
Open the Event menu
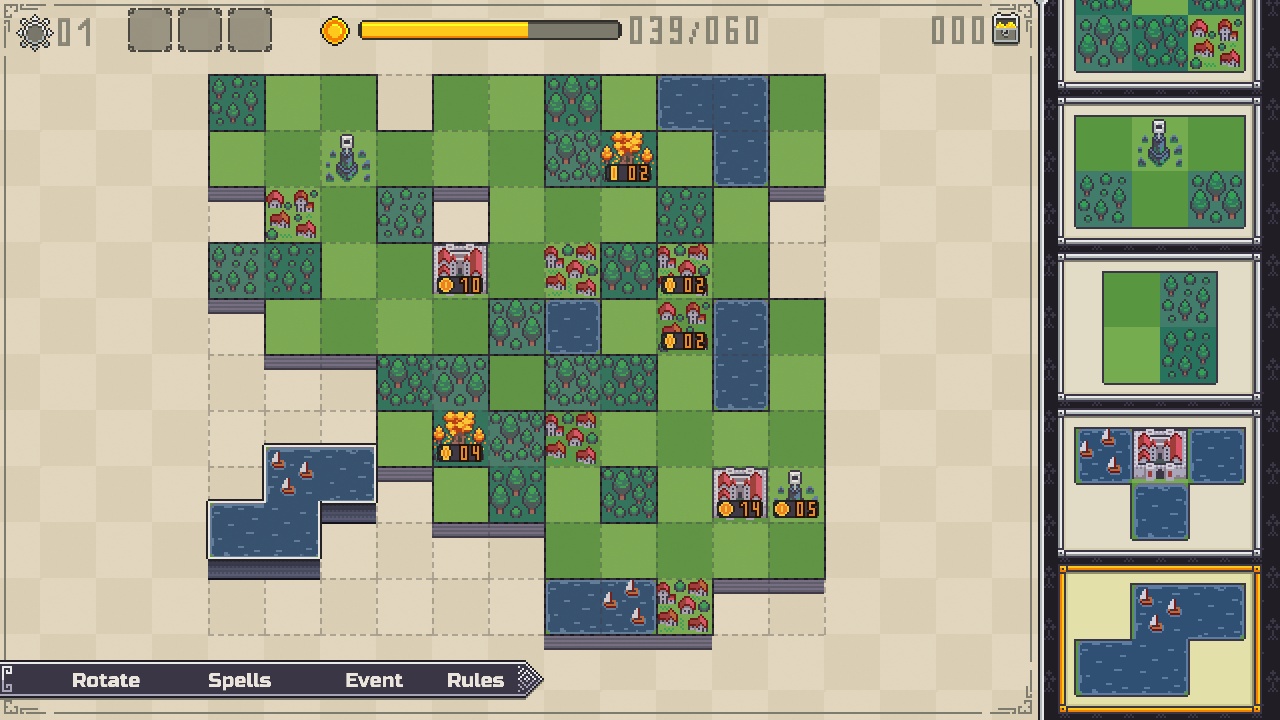pos(374,680)
